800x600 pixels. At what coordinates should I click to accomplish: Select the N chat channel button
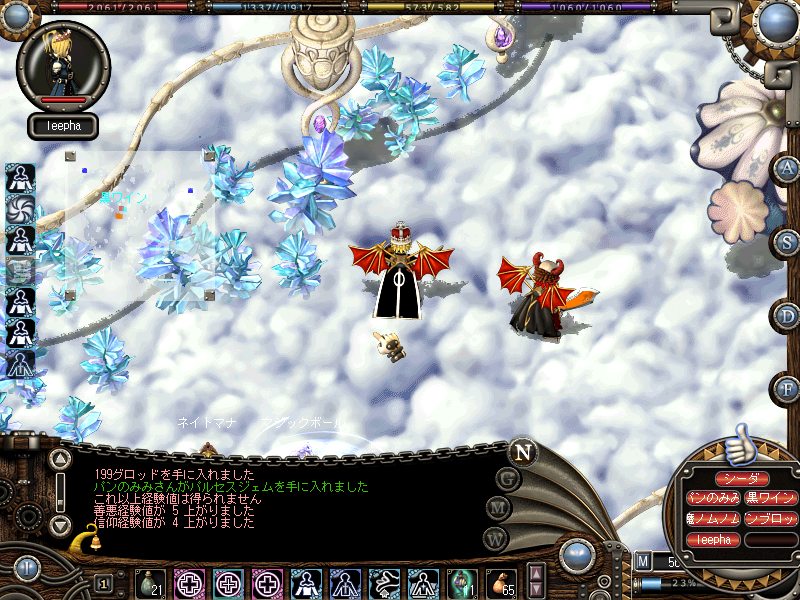(522, 450)
